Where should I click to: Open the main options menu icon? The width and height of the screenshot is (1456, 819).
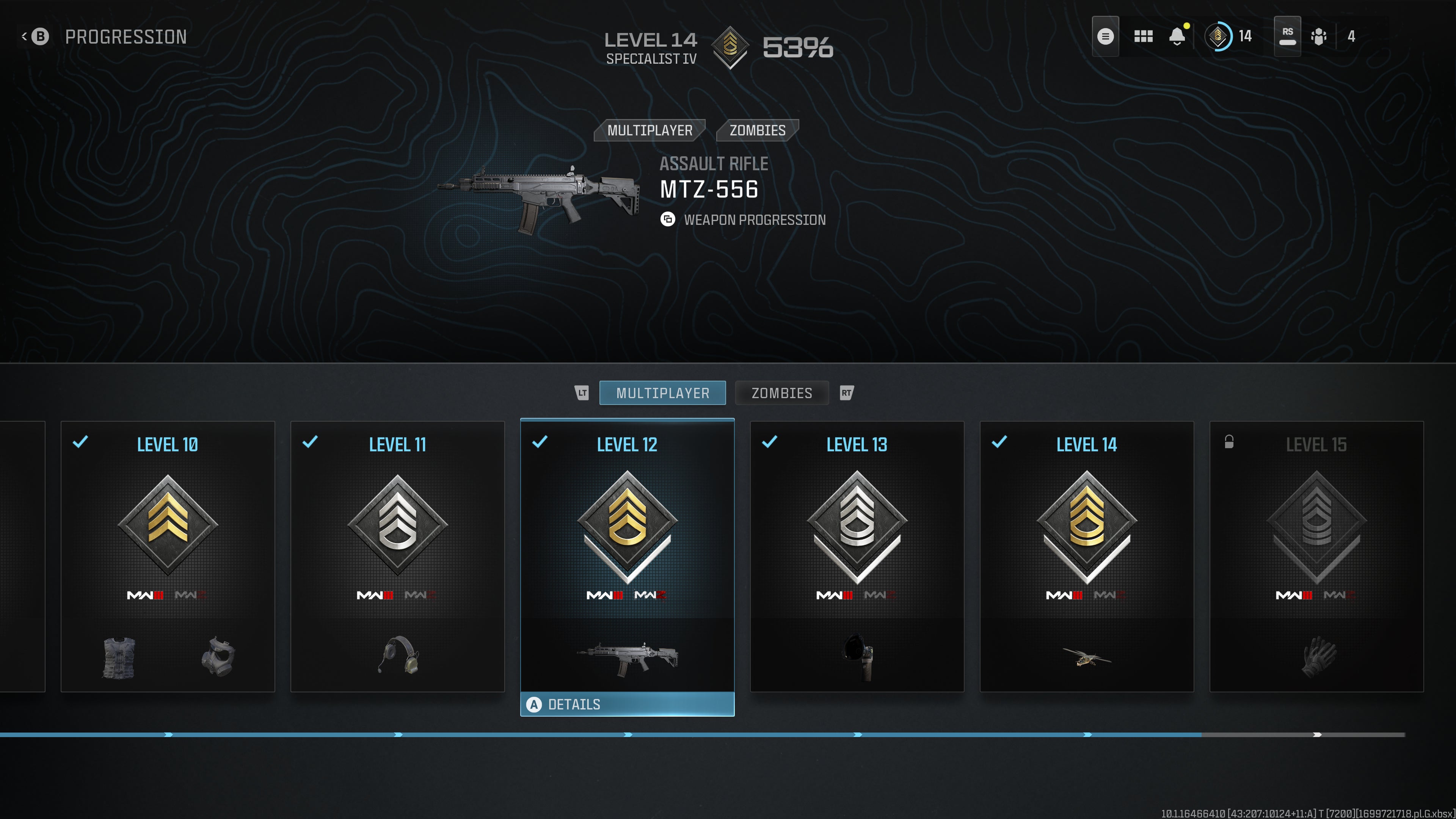click(x=1106, y=36)
